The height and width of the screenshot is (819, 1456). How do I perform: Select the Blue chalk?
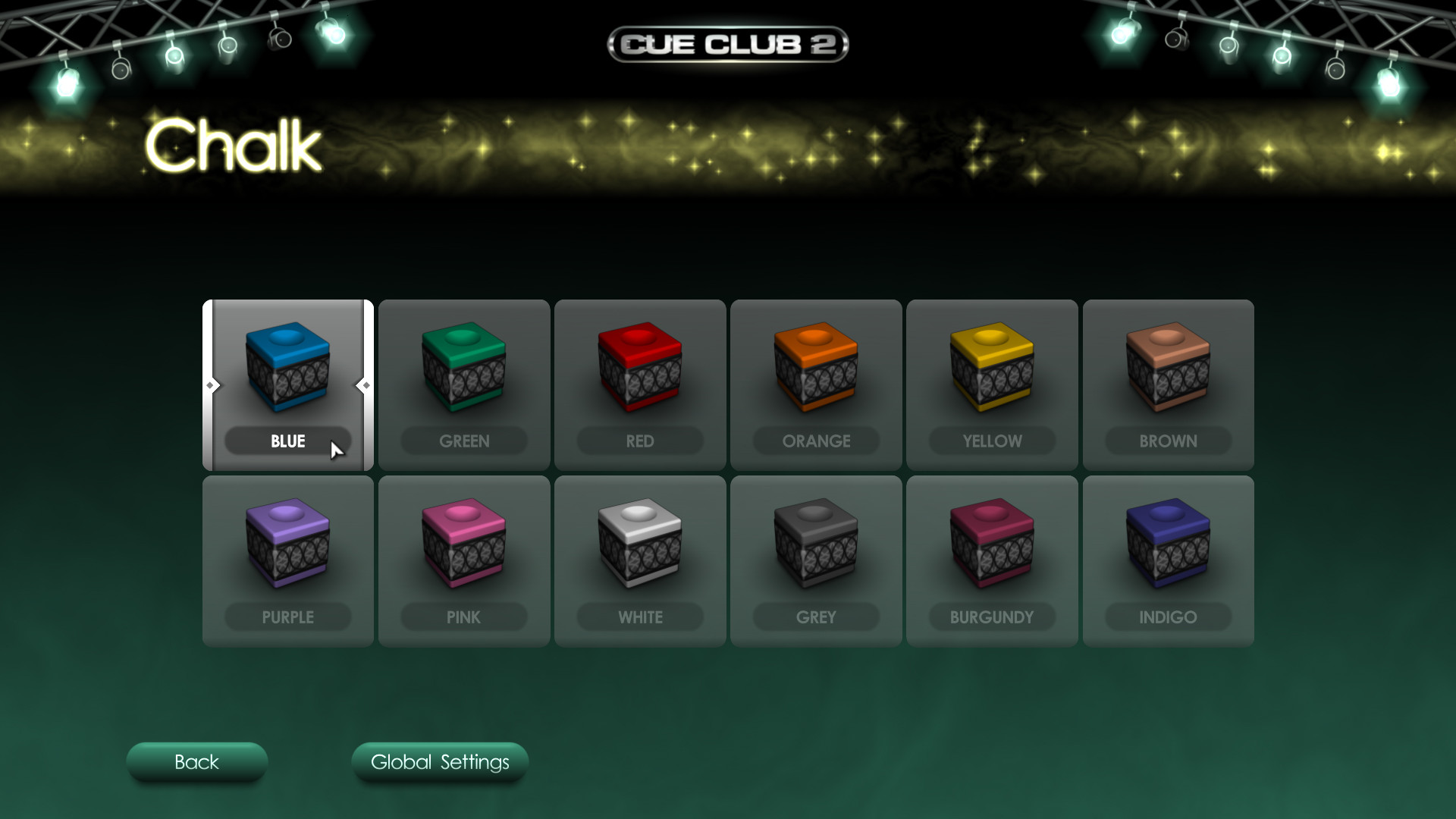(287, 372)
